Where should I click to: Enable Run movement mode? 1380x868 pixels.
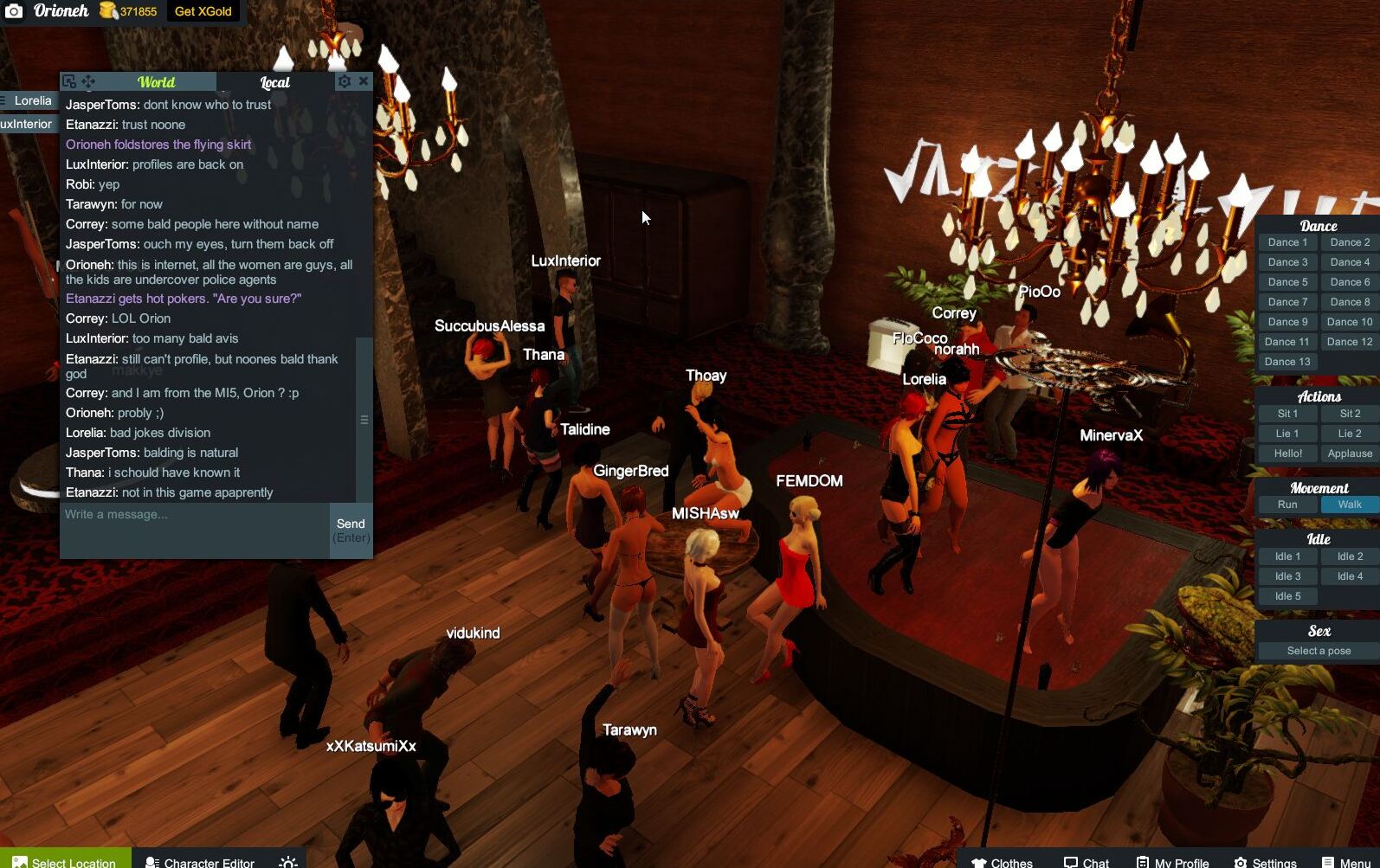[x=1286, y=504]
